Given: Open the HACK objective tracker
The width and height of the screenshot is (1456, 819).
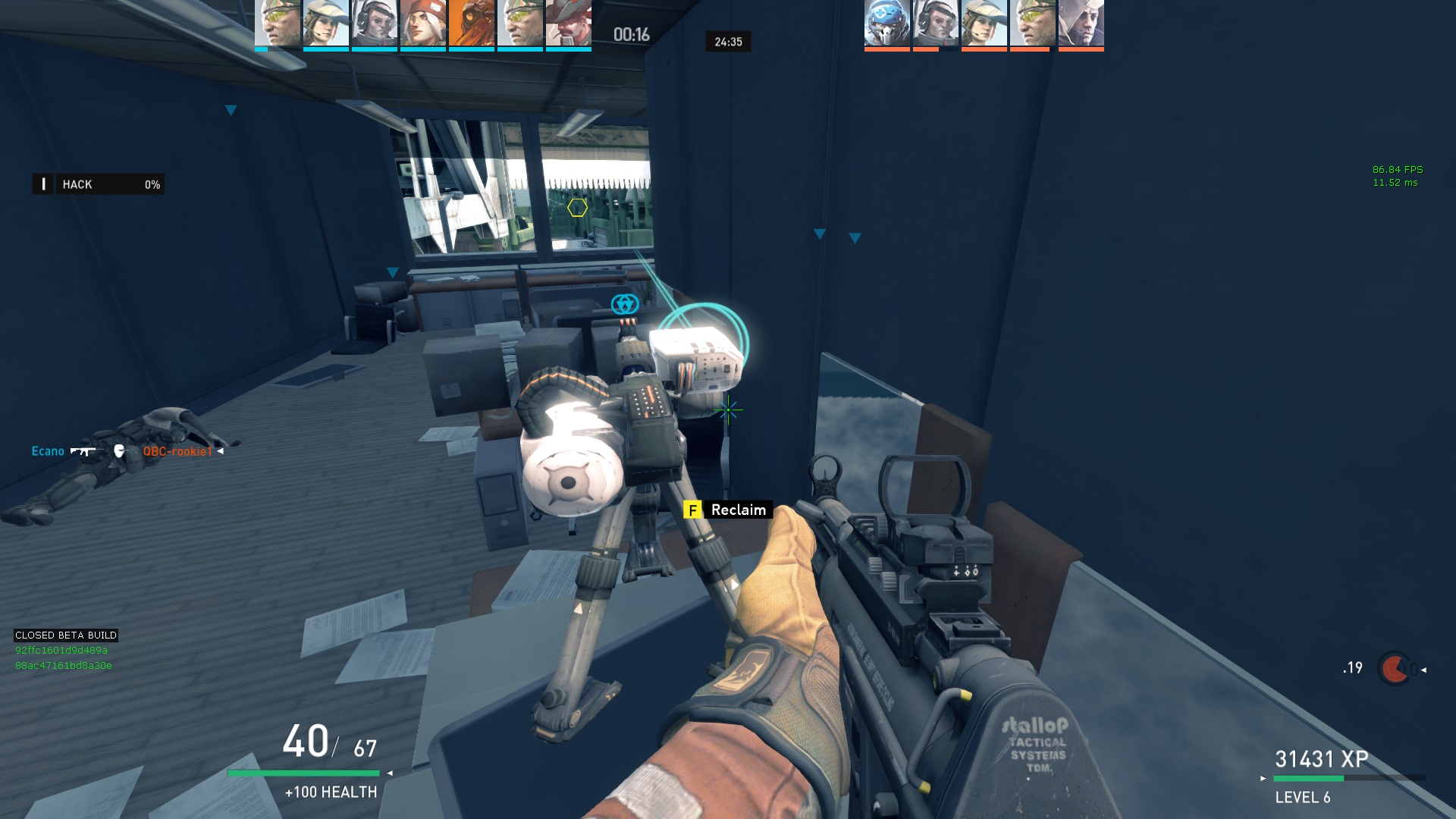Looking at the screenshot, I should 99,184.
